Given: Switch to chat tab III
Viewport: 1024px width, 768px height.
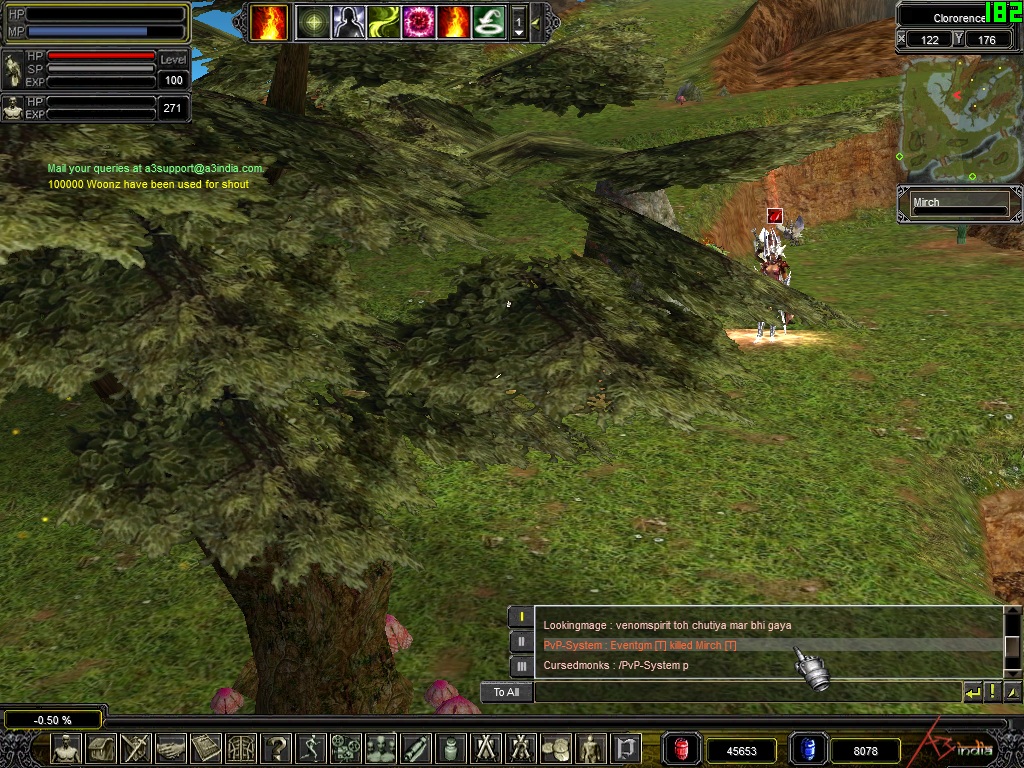Looking at the screenshot, I should (x=521, y=665).
